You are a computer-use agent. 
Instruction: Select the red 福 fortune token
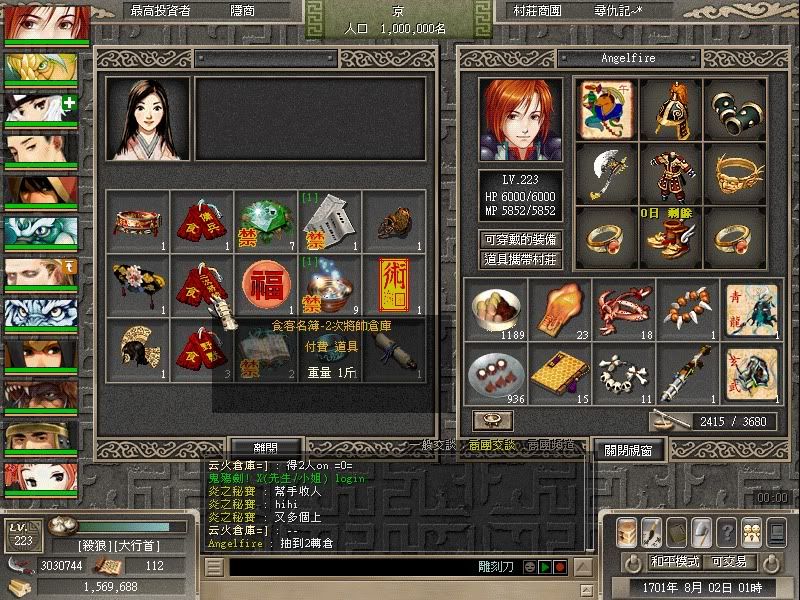tap(263, 282)
